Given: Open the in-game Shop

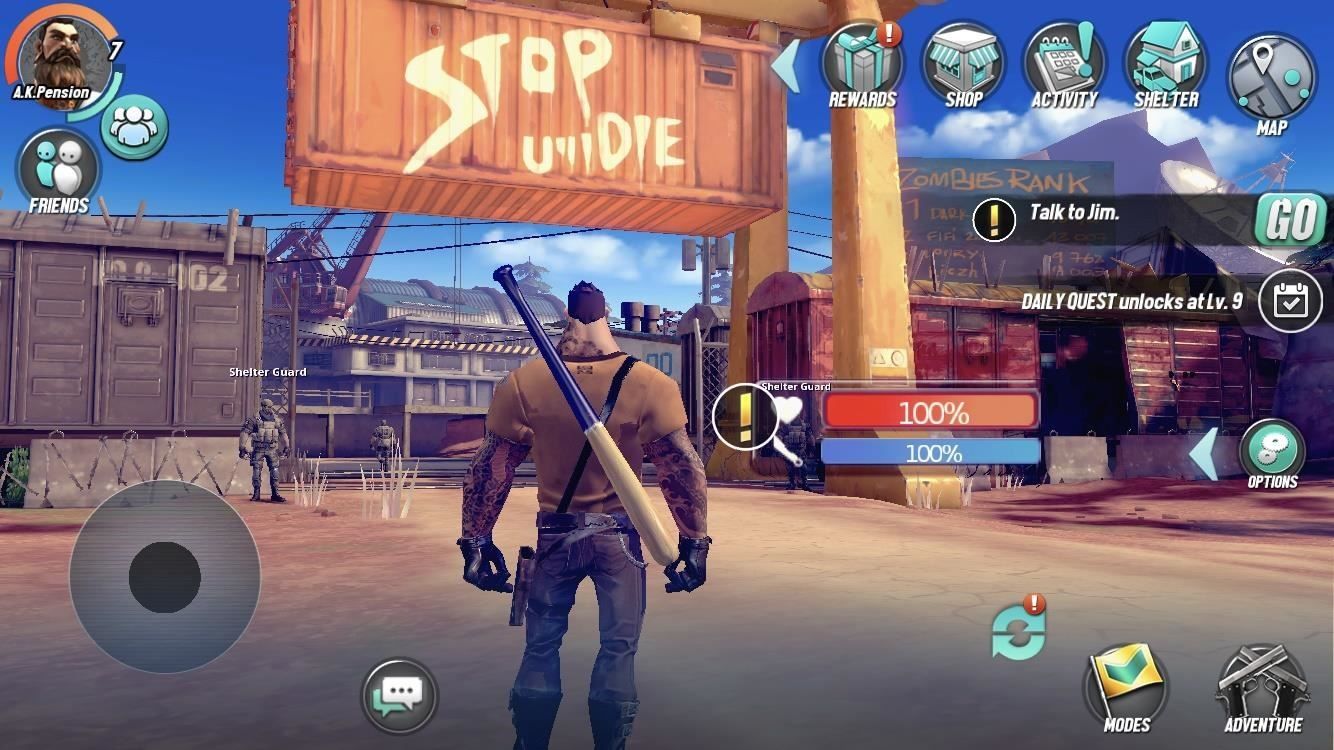Looking at the screenshot, I should (962, 62).
